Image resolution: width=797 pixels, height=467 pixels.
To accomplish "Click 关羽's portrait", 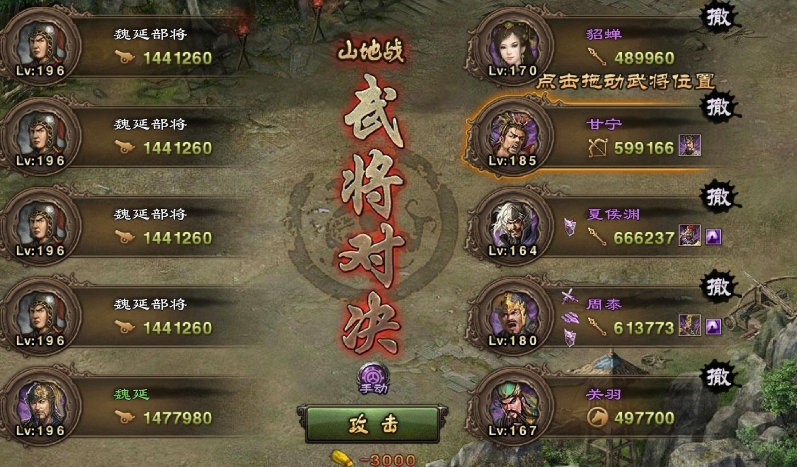I will [511, 402].
